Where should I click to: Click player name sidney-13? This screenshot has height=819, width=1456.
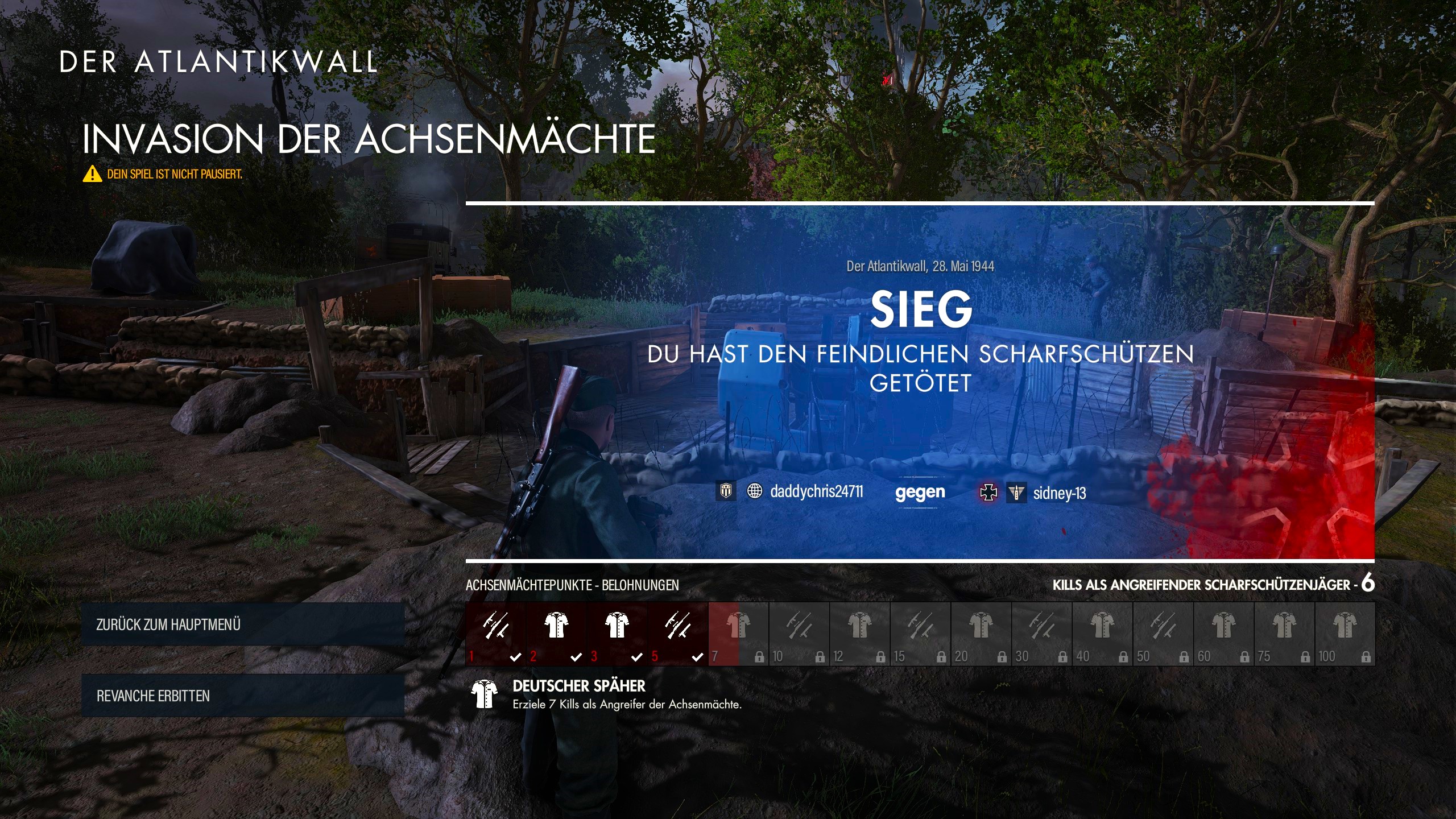point(1060,493)
